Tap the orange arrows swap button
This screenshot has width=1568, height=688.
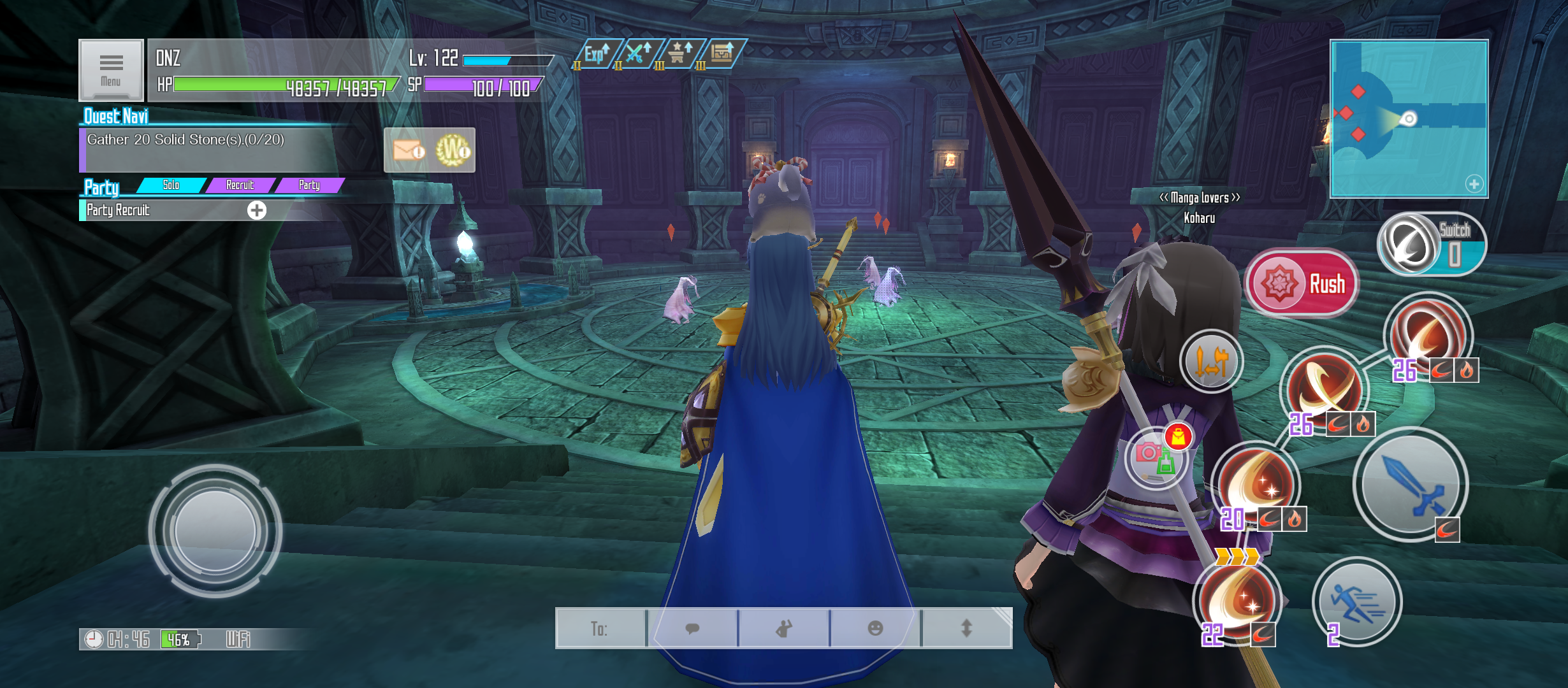[1211, 361]
